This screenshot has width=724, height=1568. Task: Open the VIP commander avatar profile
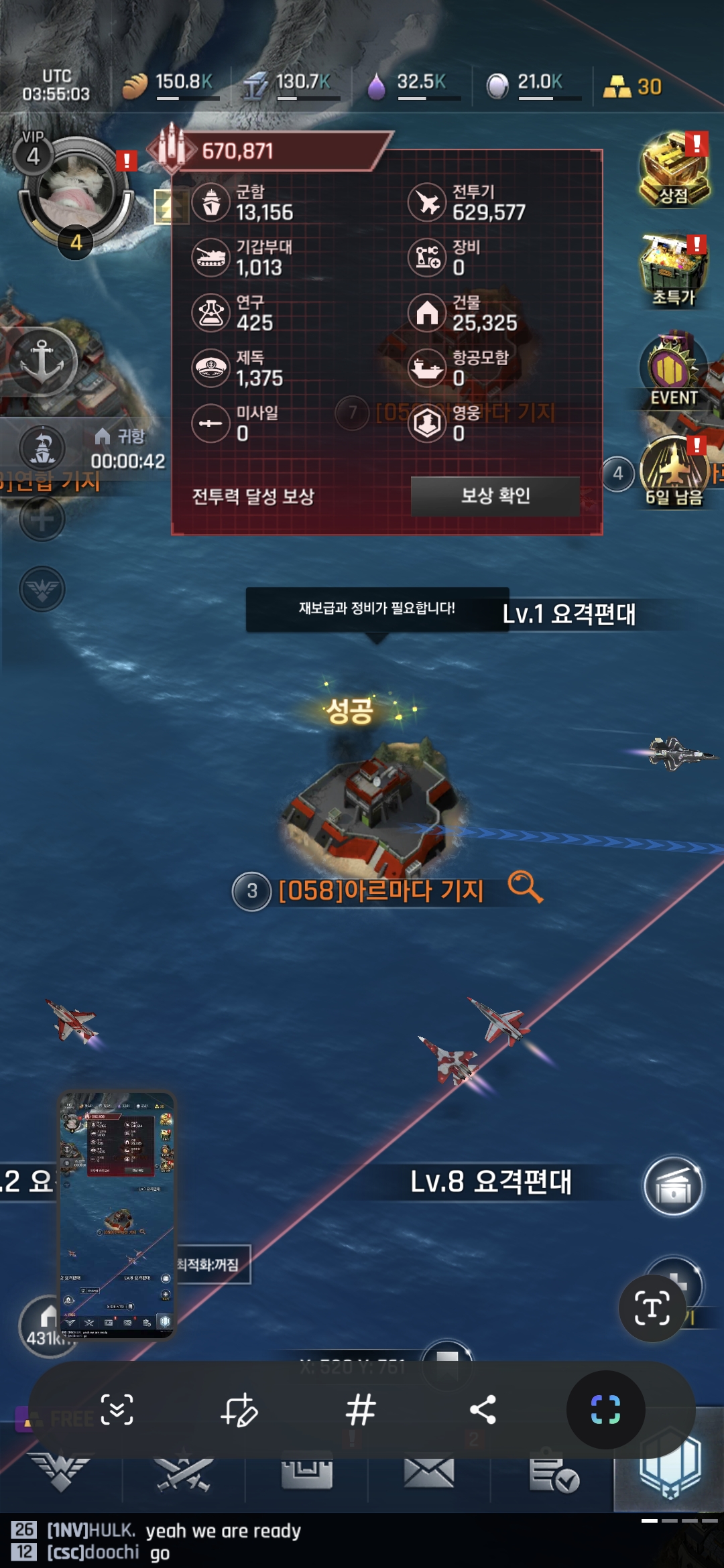[75, 190]
